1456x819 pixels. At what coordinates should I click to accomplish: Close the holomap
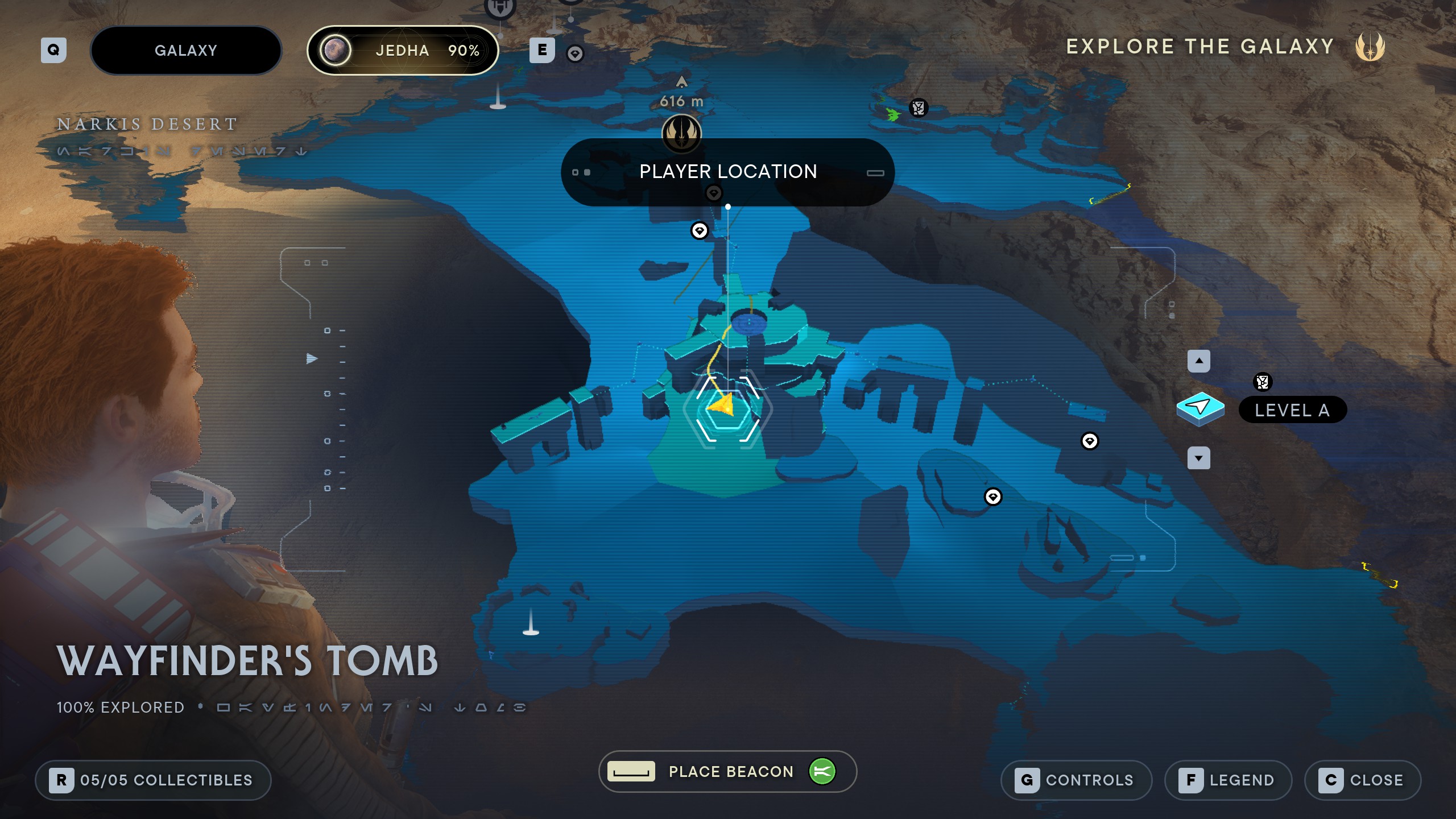1363,780
